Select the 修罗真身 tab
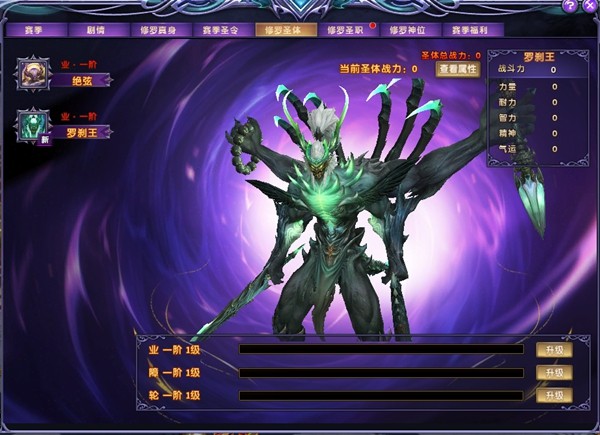Screen dimensions: 600x435 (x=158, y=30)
